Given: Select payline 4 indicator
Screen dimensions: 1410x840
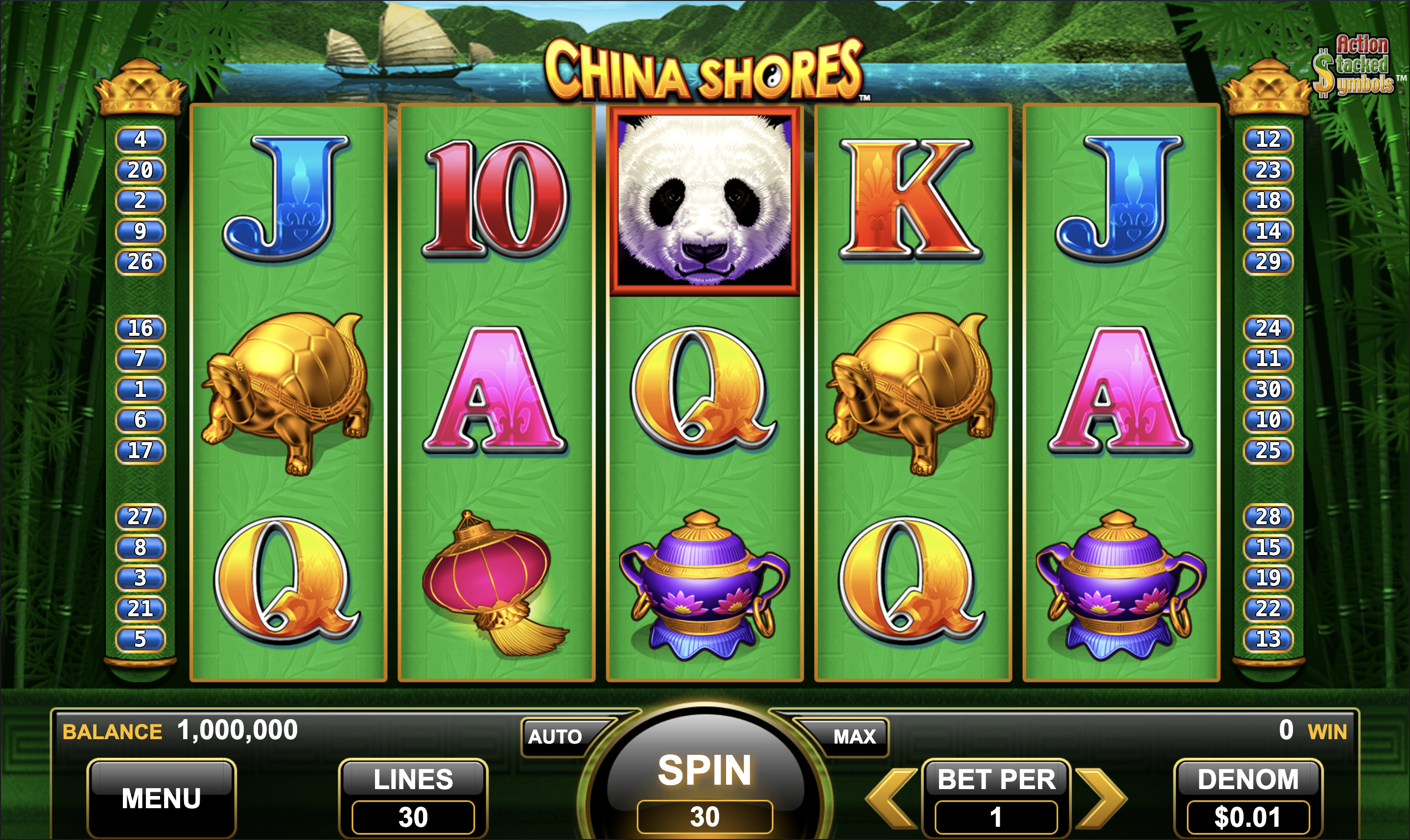Looking at the screenshot, I should pyautogui.click(x=141, y=139).
